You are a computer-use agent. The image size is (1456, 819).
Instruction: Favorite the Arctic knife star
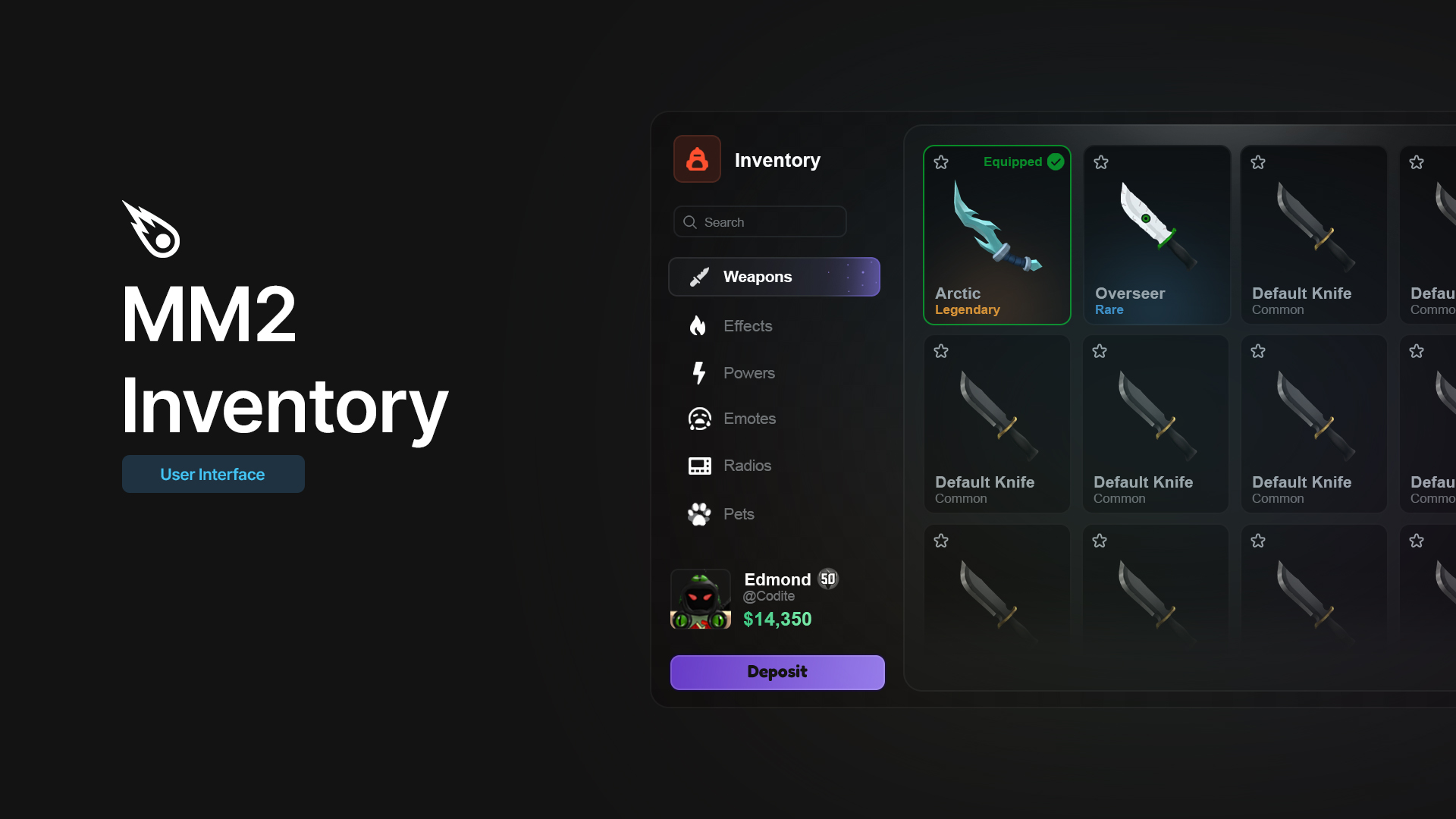[x=941, y=162]
